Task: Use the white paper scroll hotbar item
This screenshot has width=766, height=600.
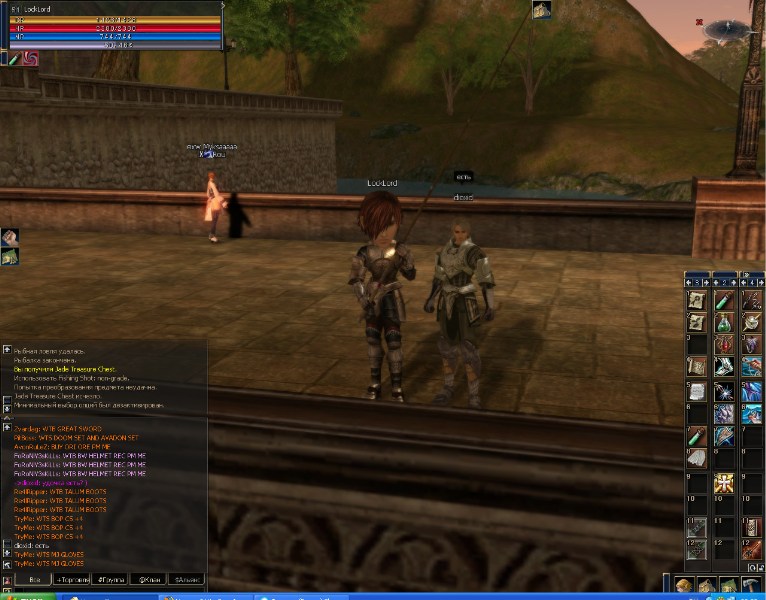Action: pos(697,390)
